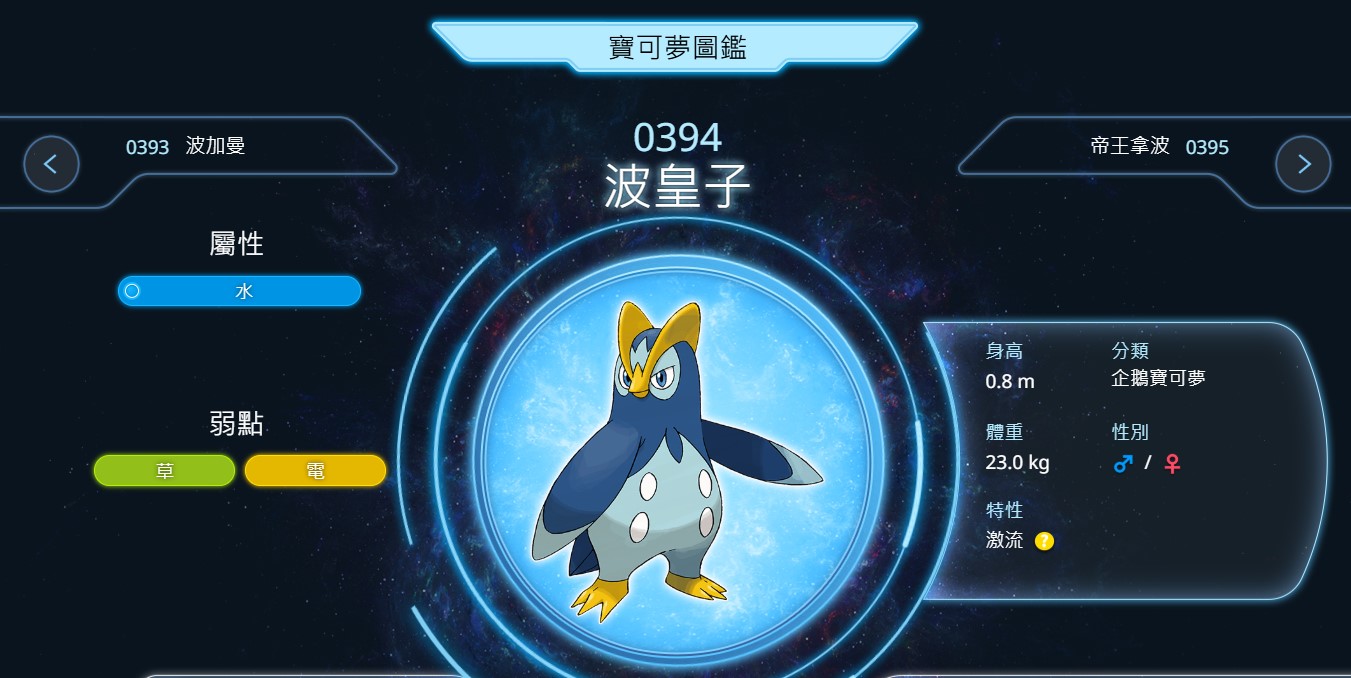The width and height of the screenshot is (1351, 678).
Task: Select the 草 weakness badge
Action: (x=165, y=470)
